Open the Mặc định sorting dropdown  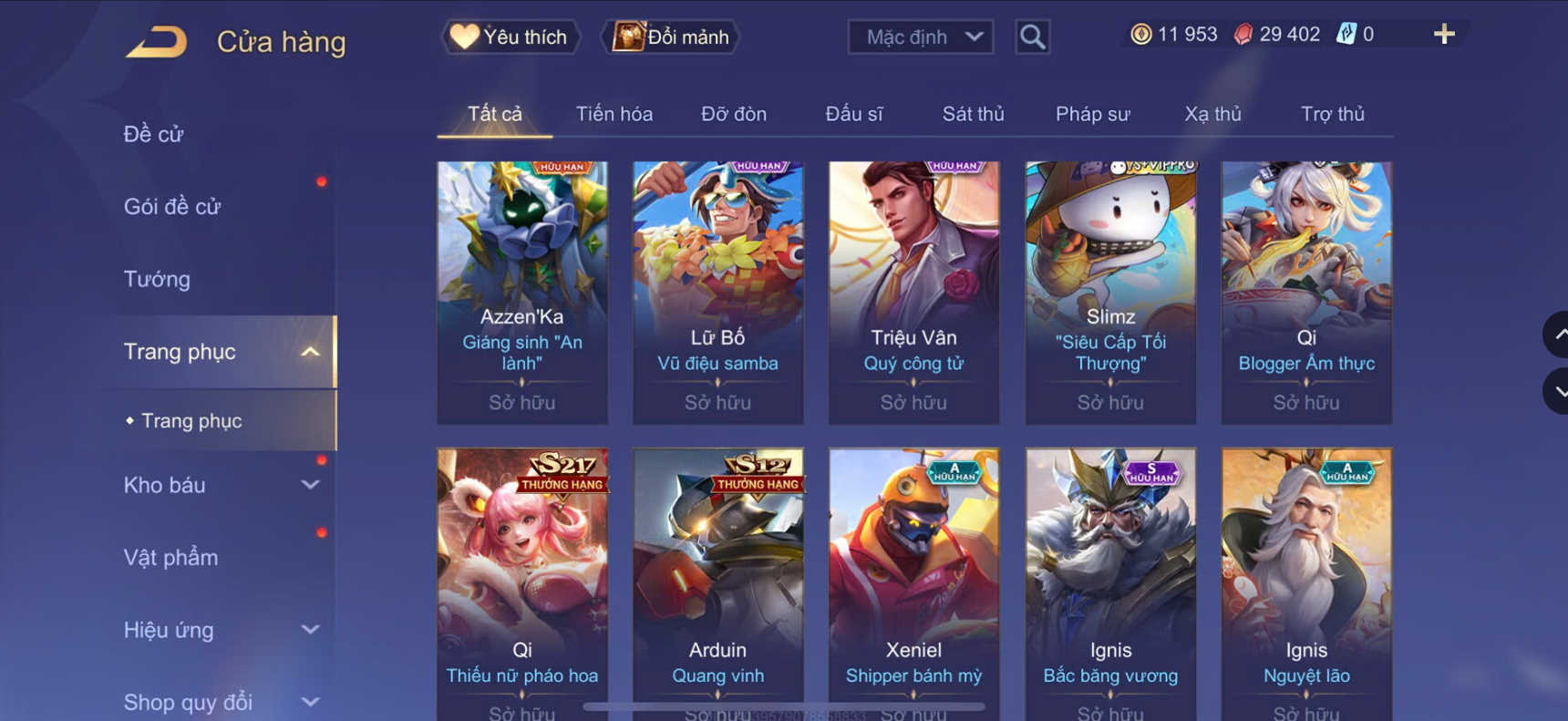click(x=920, y=36)
